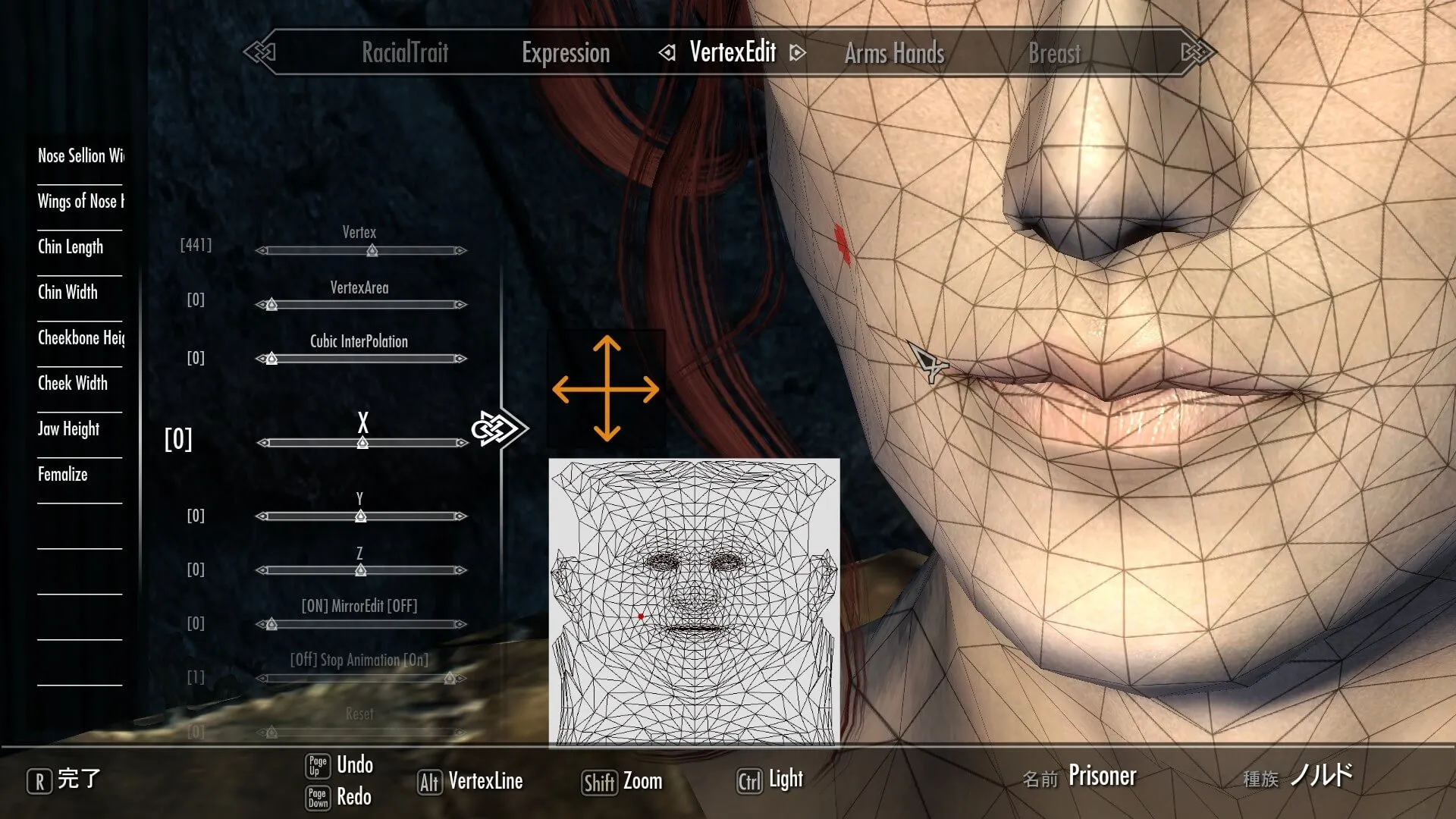Choose the Femalize entry
The height and width of the screenshot is (819, 1456).
pyautogui.click(x=63, y=474)
